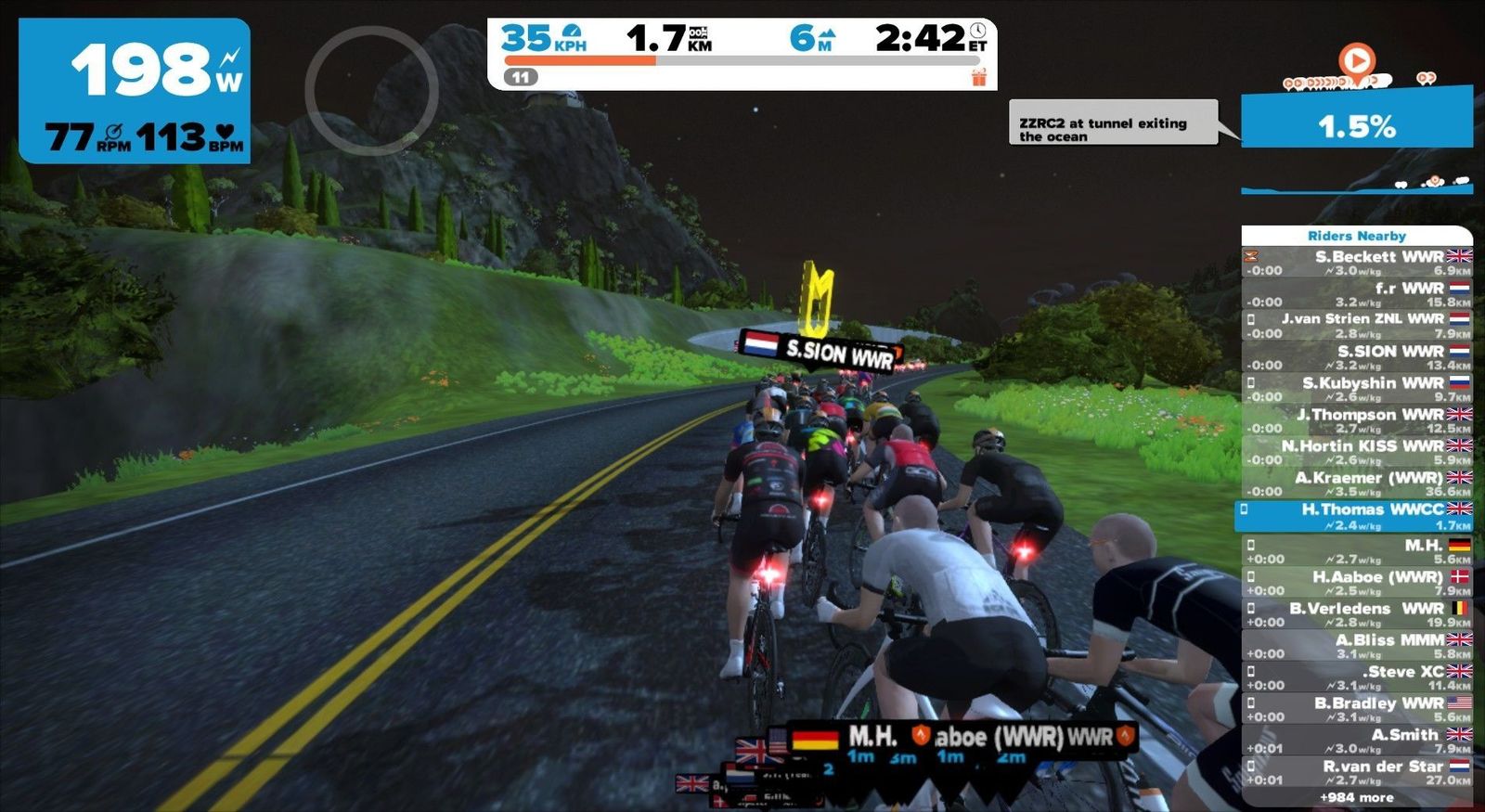
Task: Show the +984 more riders
Action: (1357, 797)
